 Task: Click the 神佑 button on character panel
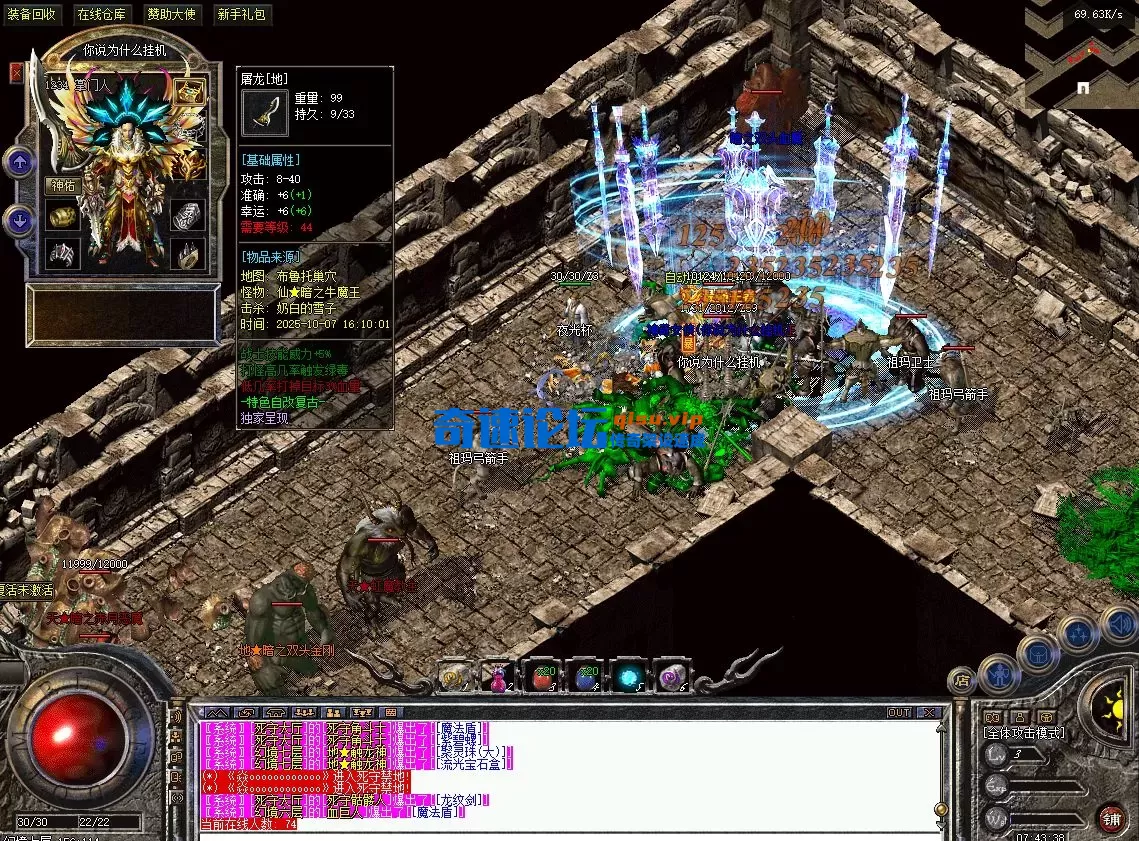tap(64, 184)
